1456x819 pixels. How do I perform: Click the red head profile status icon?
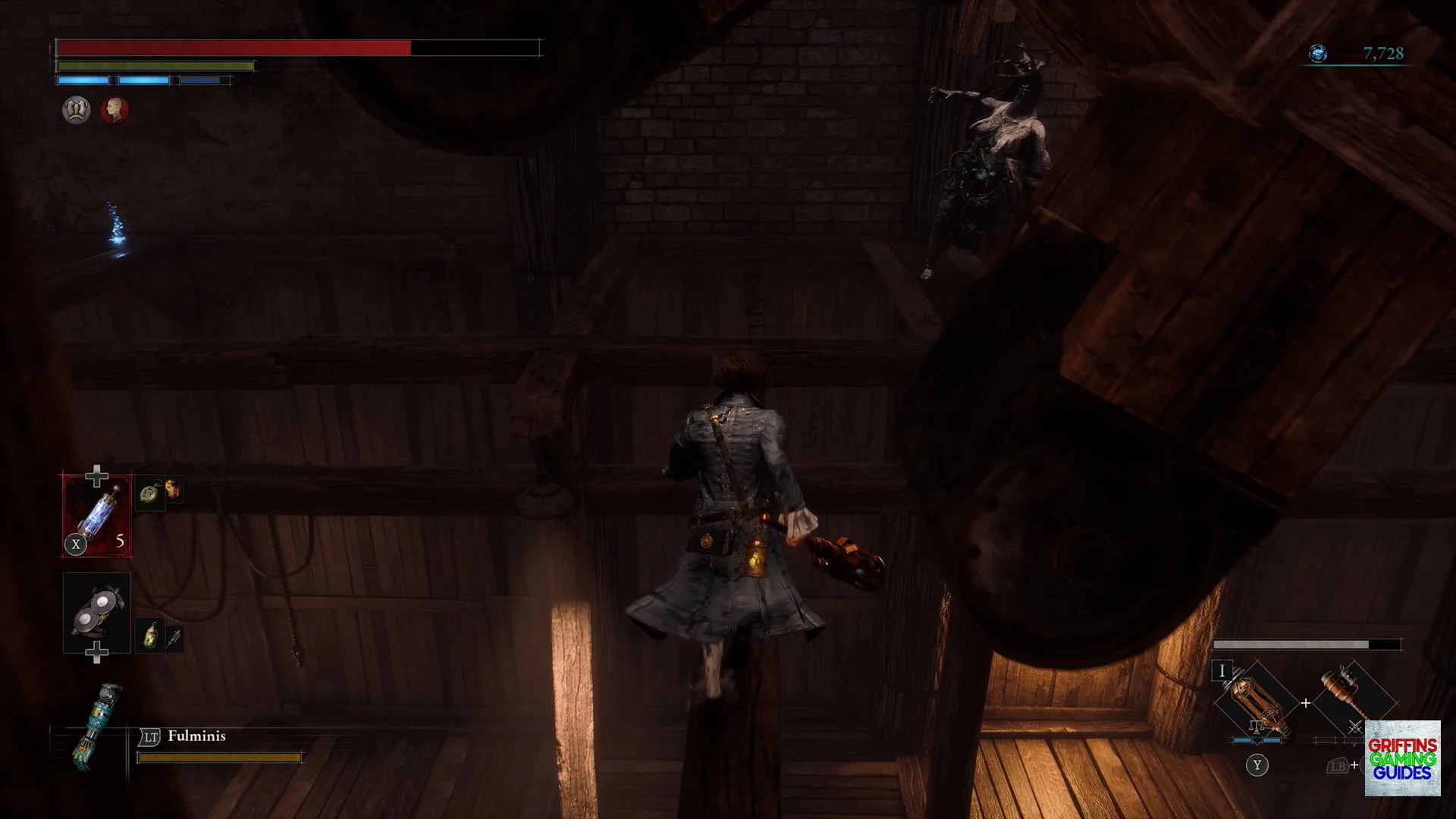[115, 111]
